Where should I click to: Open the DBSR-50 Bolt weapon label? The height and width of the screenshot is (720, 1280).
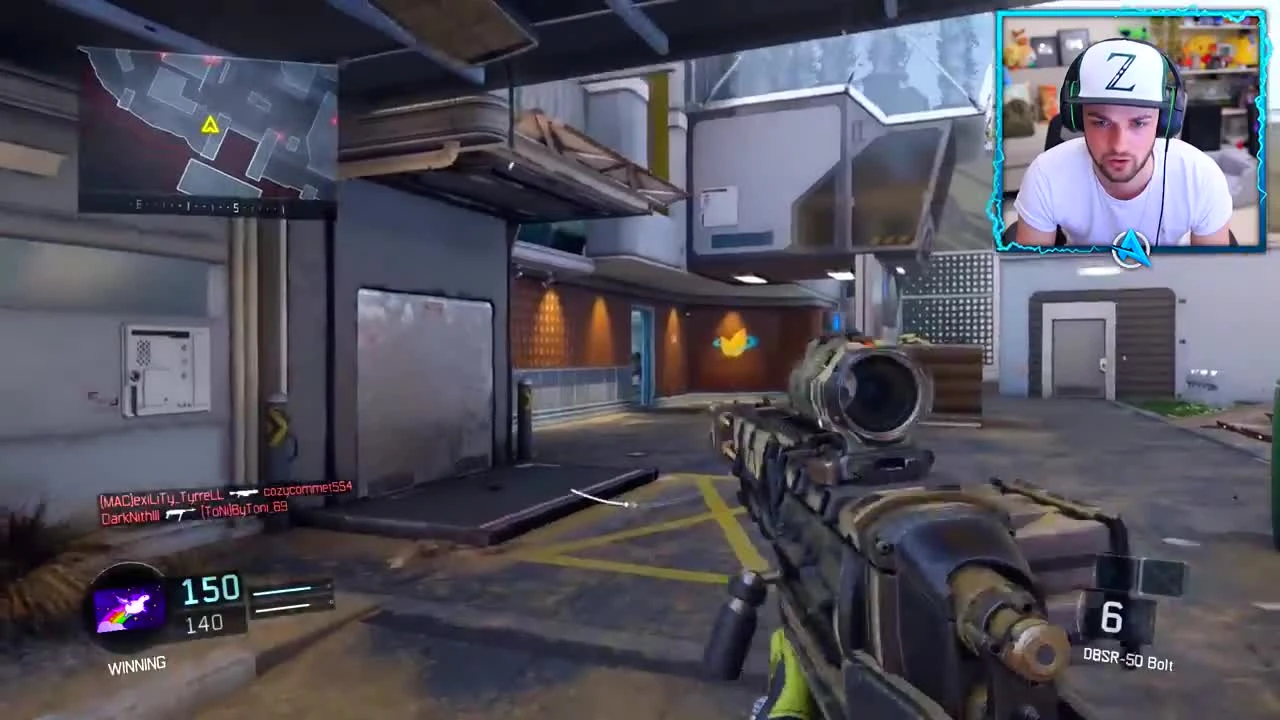pos(1128,661)
